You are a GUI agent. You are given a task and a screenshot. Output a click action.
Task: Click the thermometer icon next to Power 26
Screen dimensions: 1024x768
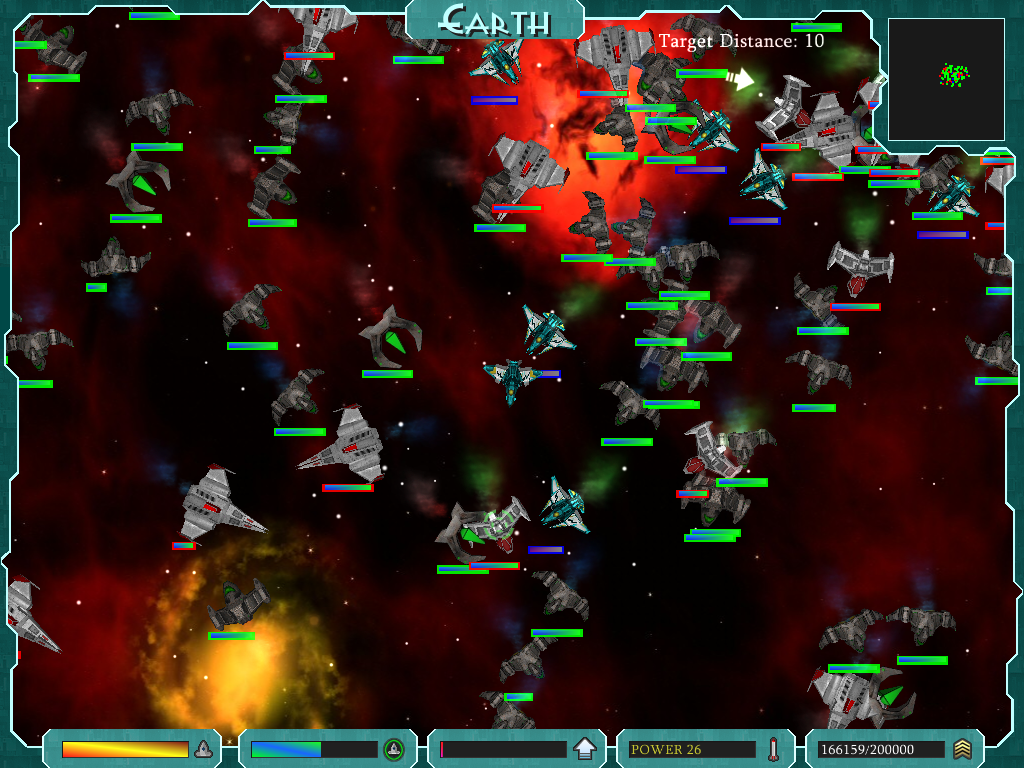(773, 749)
